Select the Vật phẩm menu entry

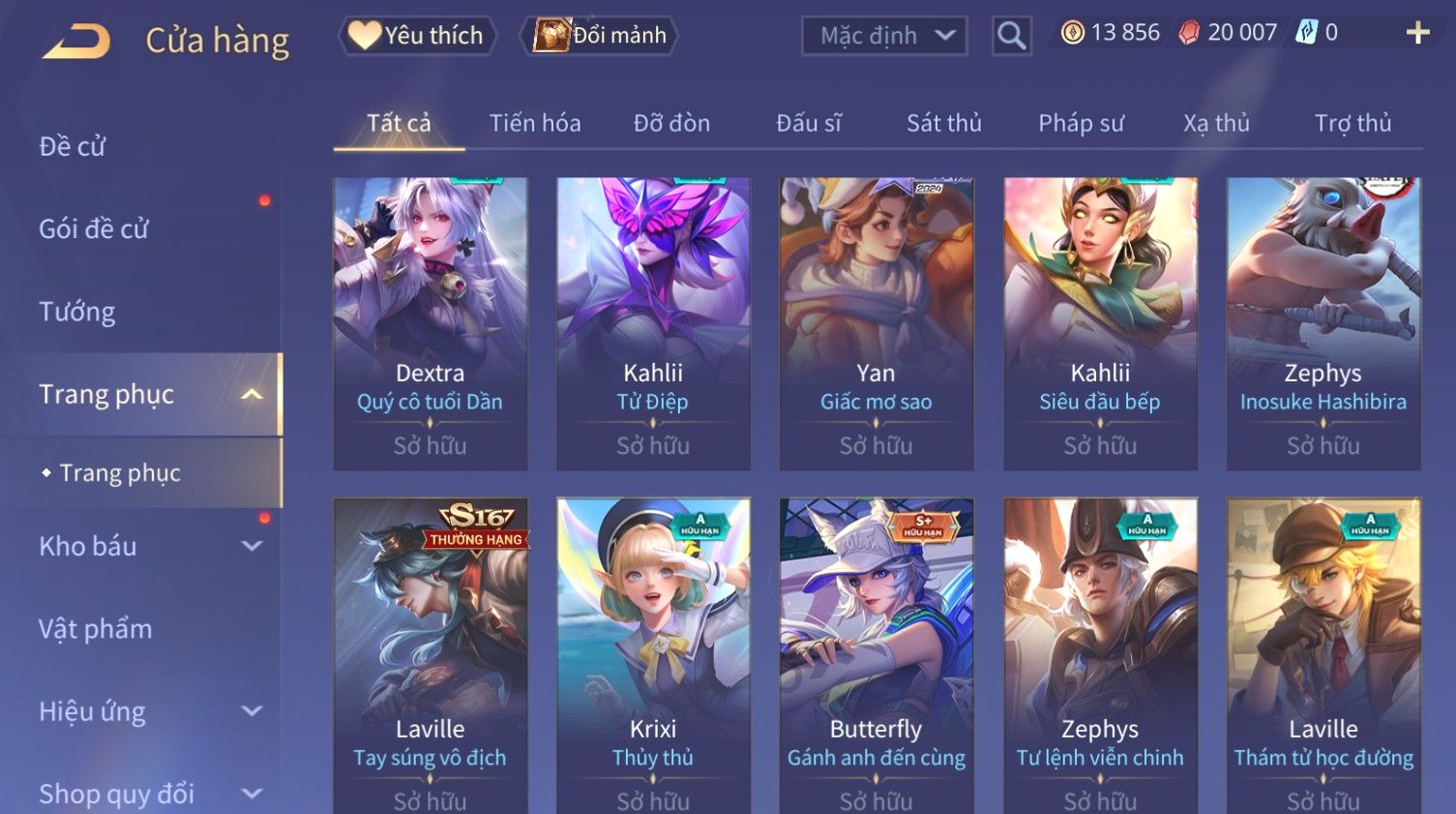click(95, 629)
